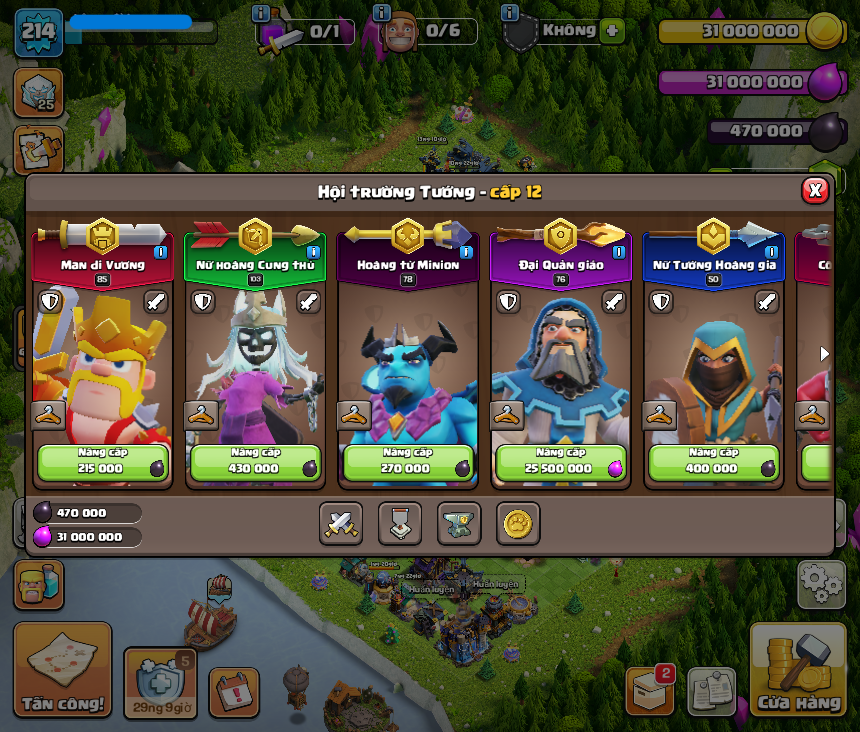Open Đại Quản giáo equipment sword icon
The height and width of the screenshot is (732, 860).
(614, 302)
